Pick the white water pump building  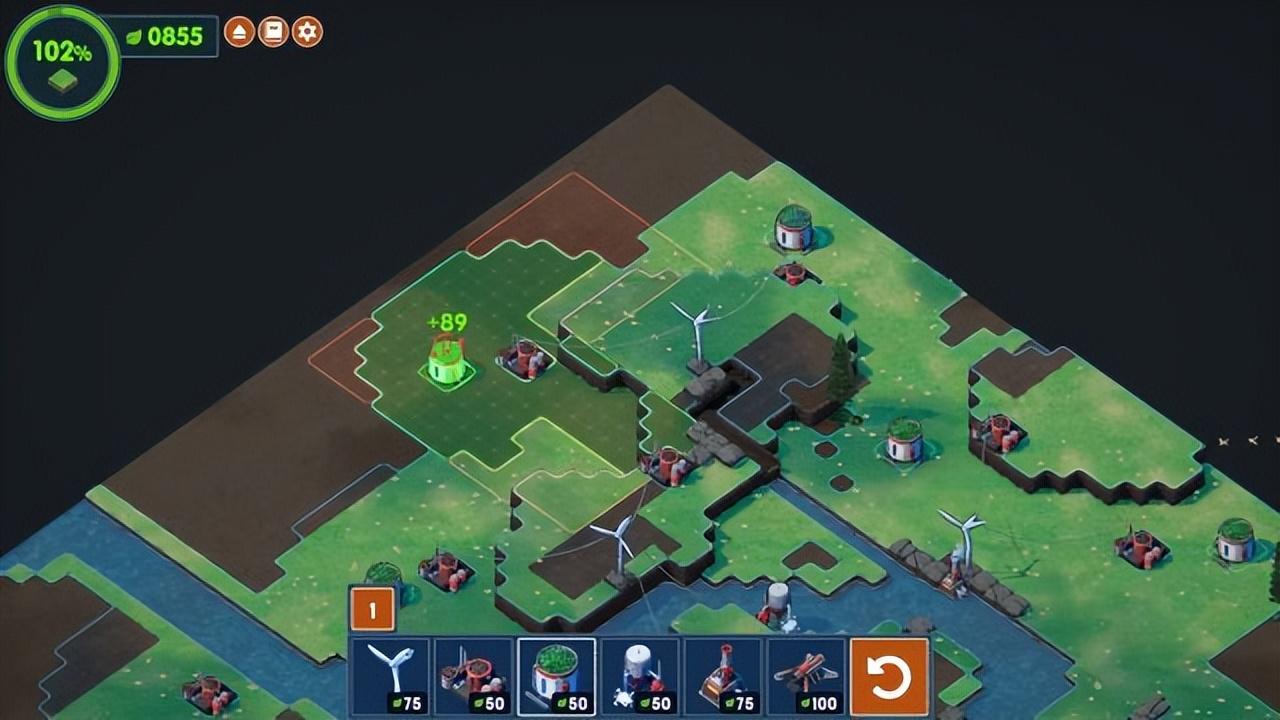click(x=639, y=677)
